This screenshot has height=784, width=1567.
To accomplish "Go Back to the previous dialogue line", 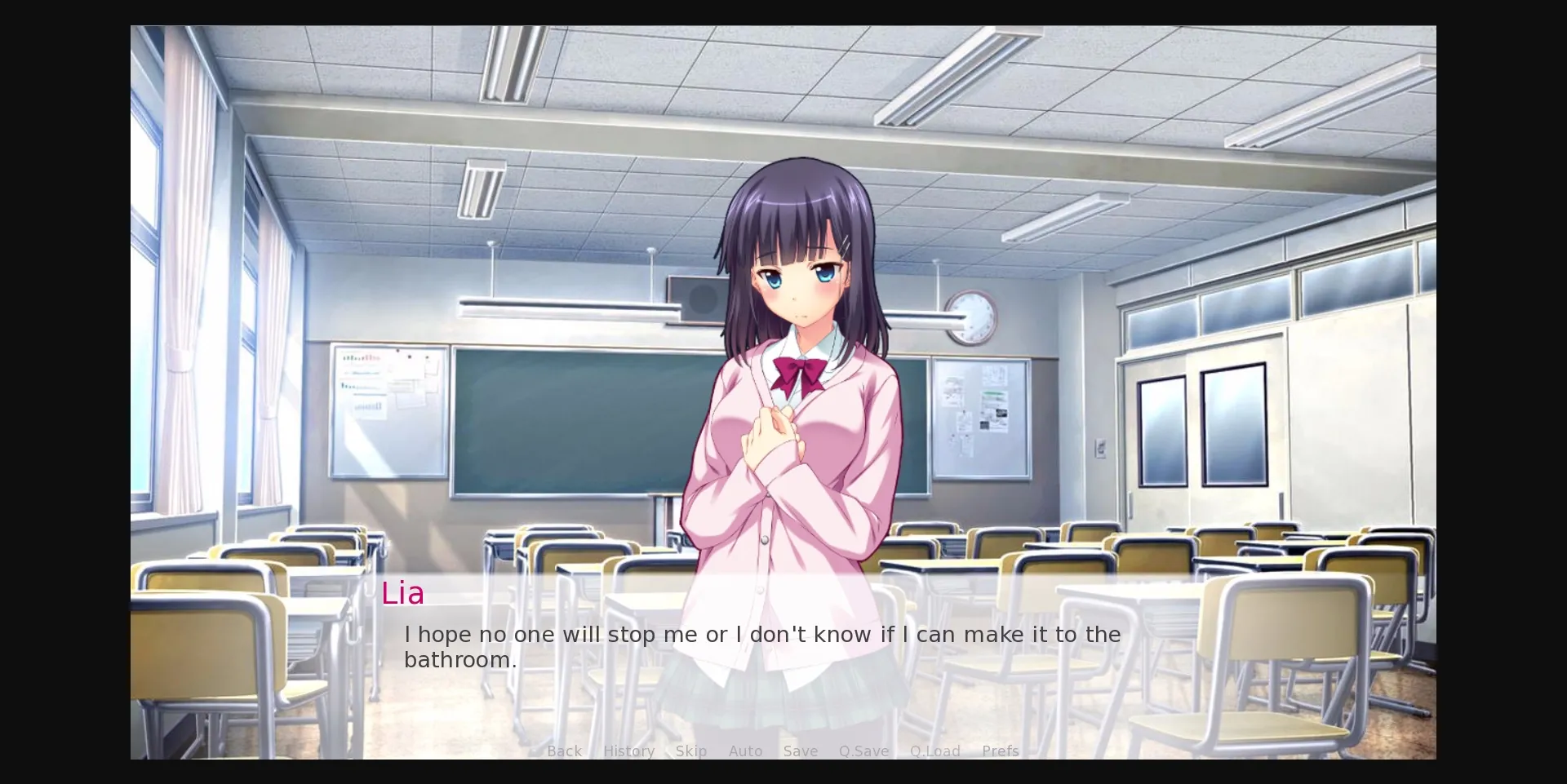I will [564, 751].
